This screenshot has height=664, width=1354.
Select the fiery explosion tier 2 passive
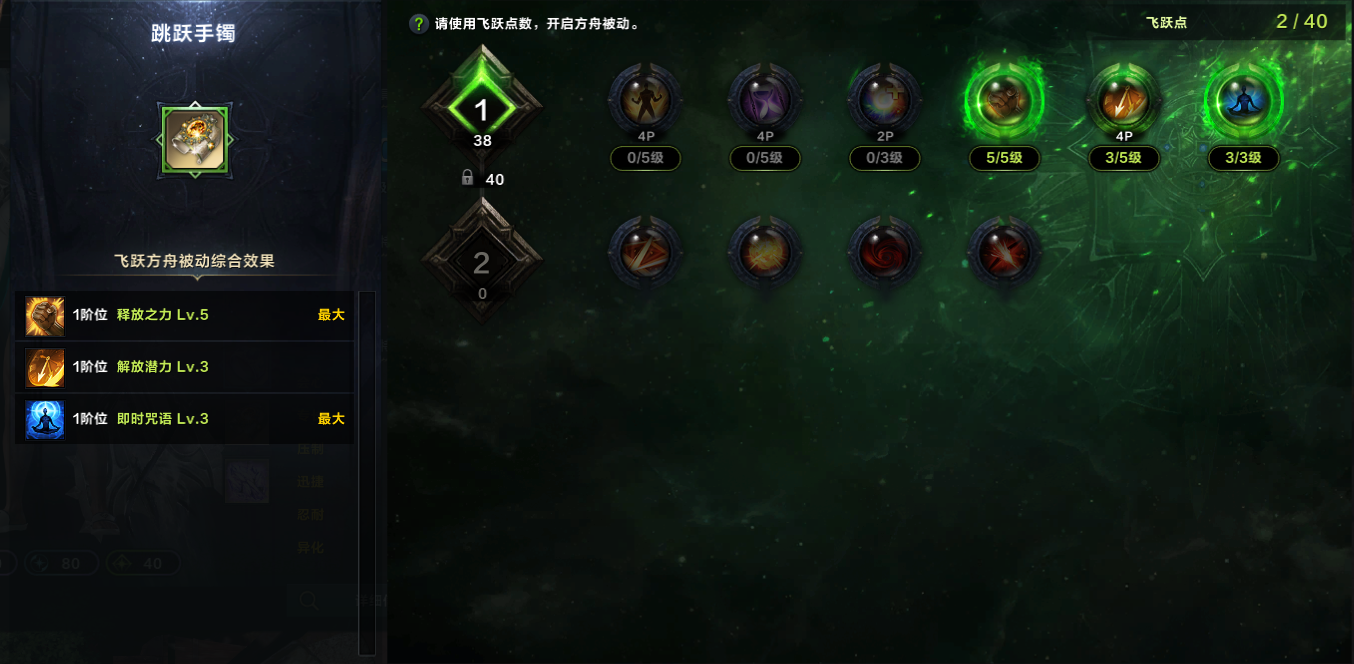[x=765, y=253]
